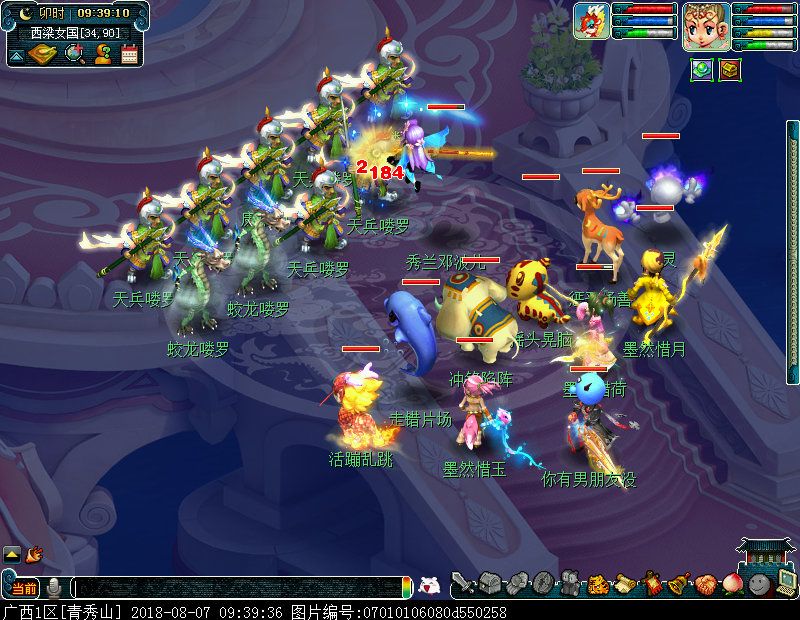Image resolution: width=800 pixels, height=620 pixels.
Task: Open the red calendar icon
Action: pyautogui.click(x=129, y=54)
